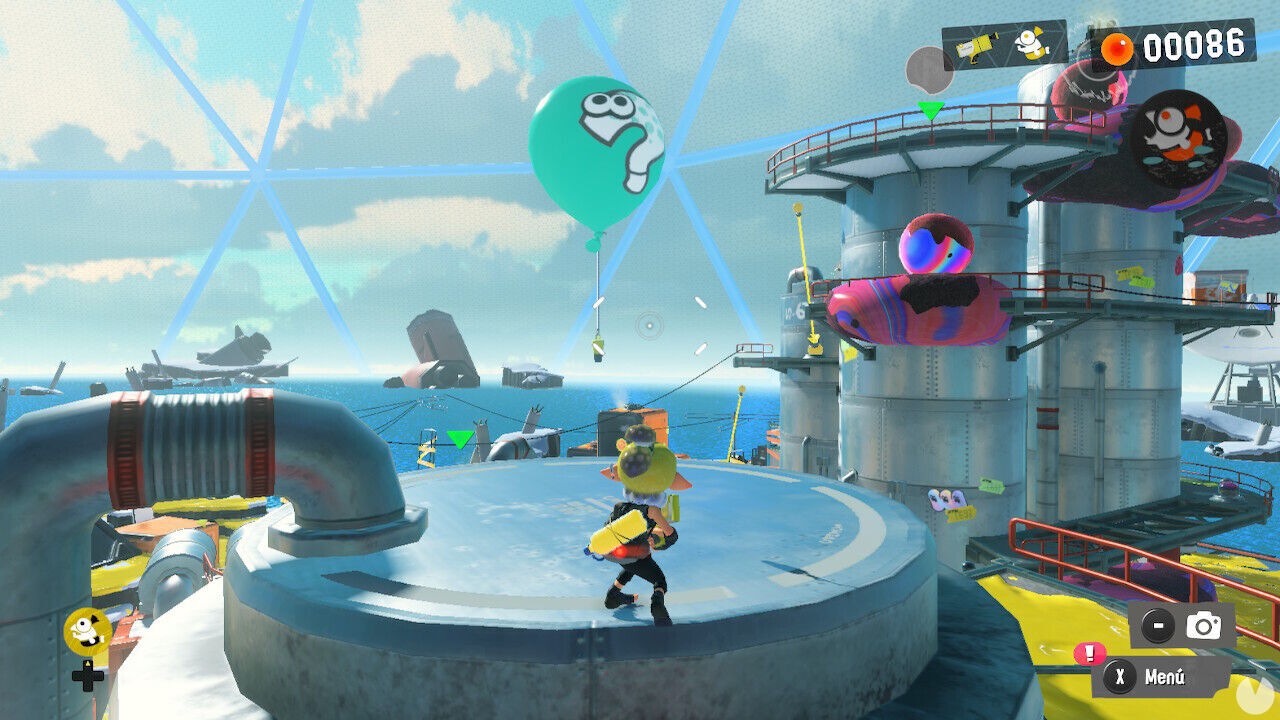Click the Smallfry buddy icon in the HUD
Screen dimensions: 1280x720
coord(1032,45)
